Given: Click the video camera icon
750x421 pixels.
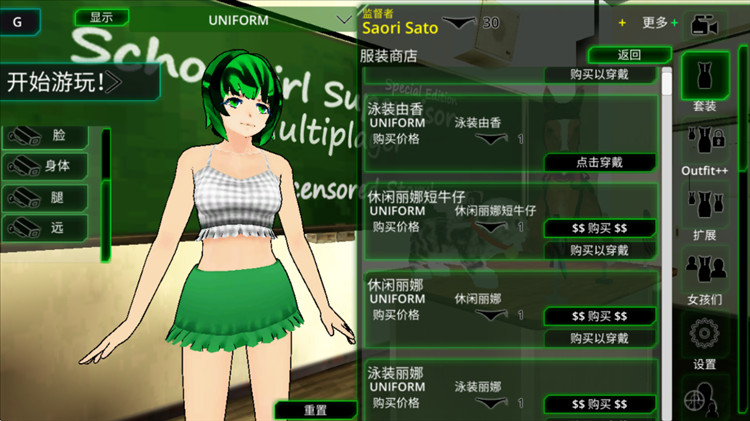Looking at the screenshot, I should 706,23.
